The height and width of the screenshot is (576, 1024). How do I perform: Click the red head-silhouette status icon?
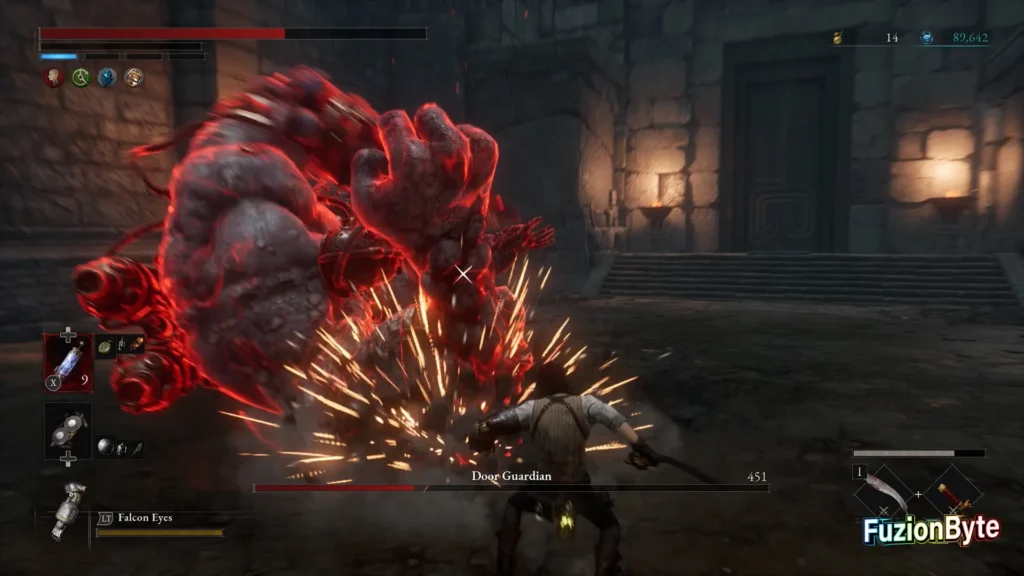[x=55, y=78]
